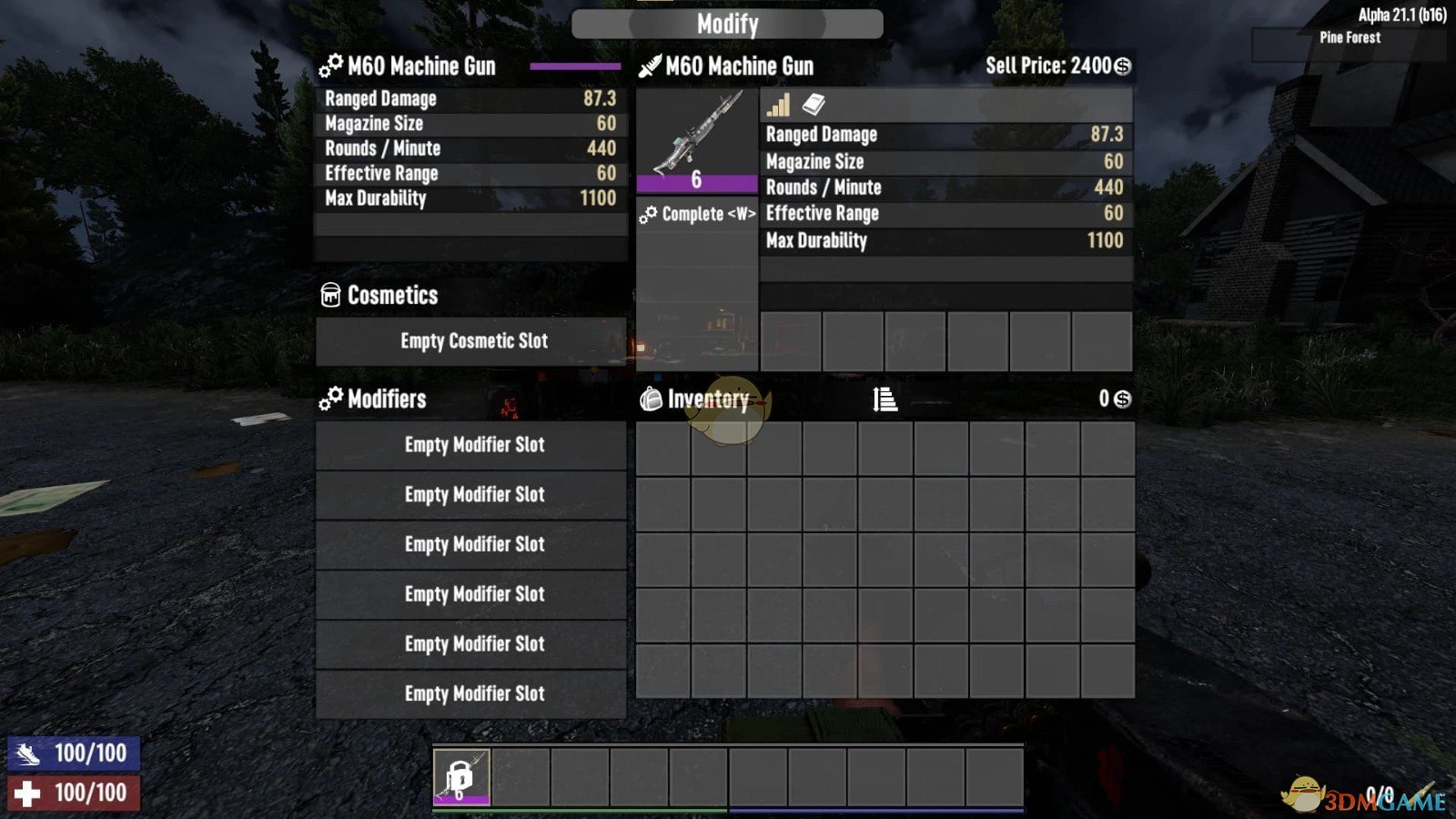Select the Modify header at the top
Viewport: 1456px width, 819px height.
tap(727, 23)
